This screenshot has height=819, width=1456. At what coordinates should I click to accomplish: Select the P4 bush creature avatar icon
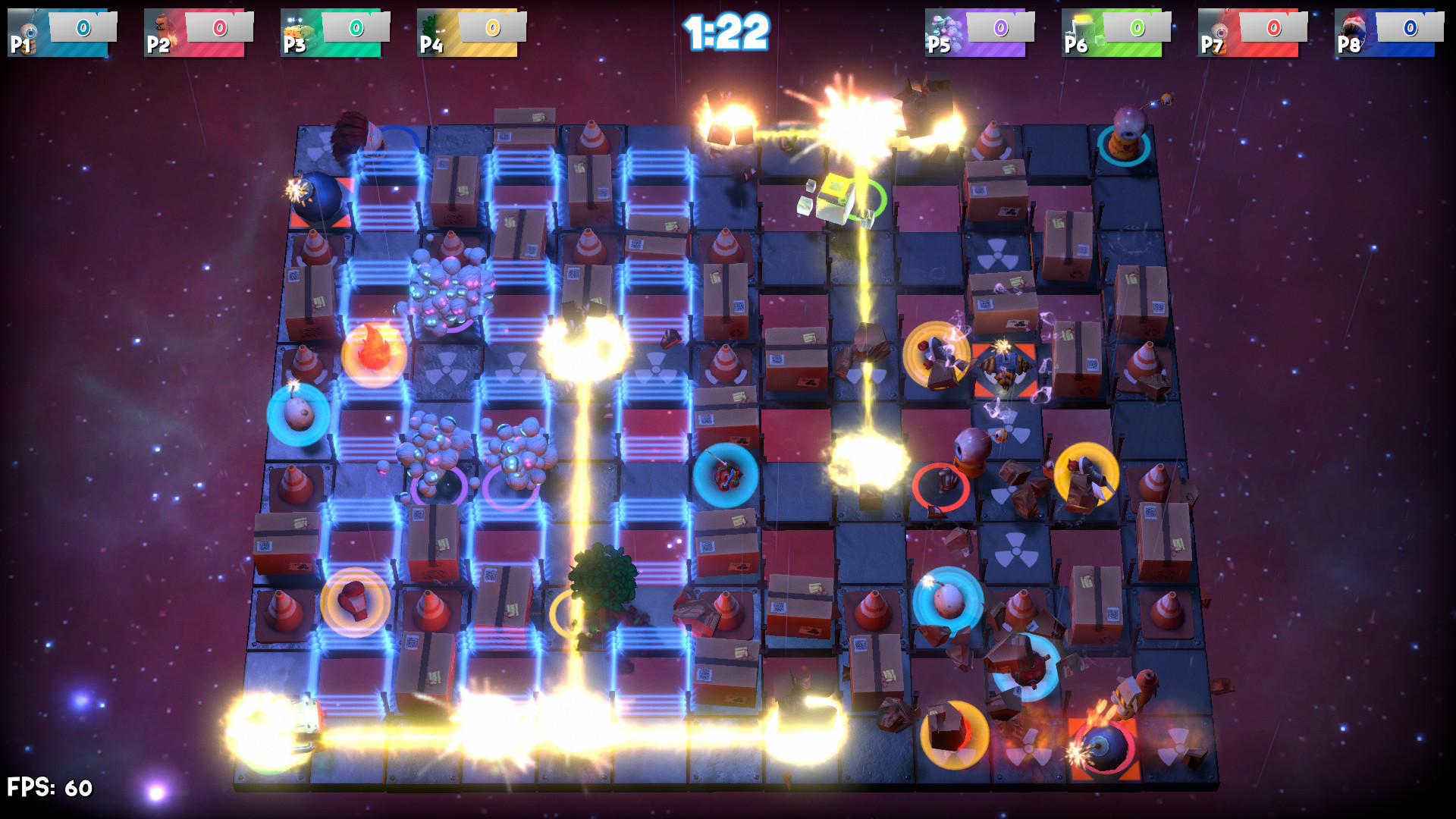click(x=429, y=28)
